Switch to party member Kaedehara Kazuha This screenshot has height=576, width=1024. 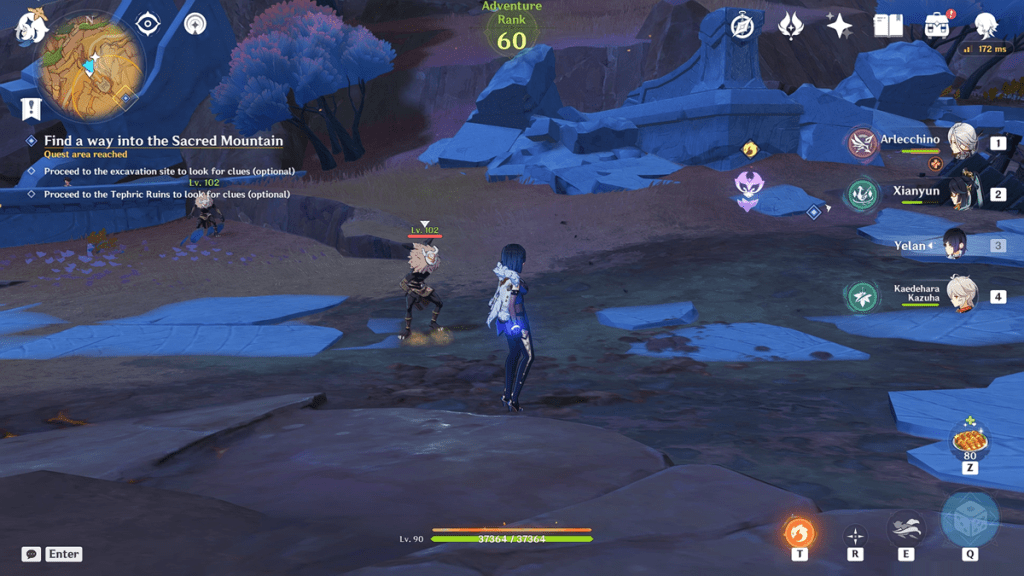(962, 296)
